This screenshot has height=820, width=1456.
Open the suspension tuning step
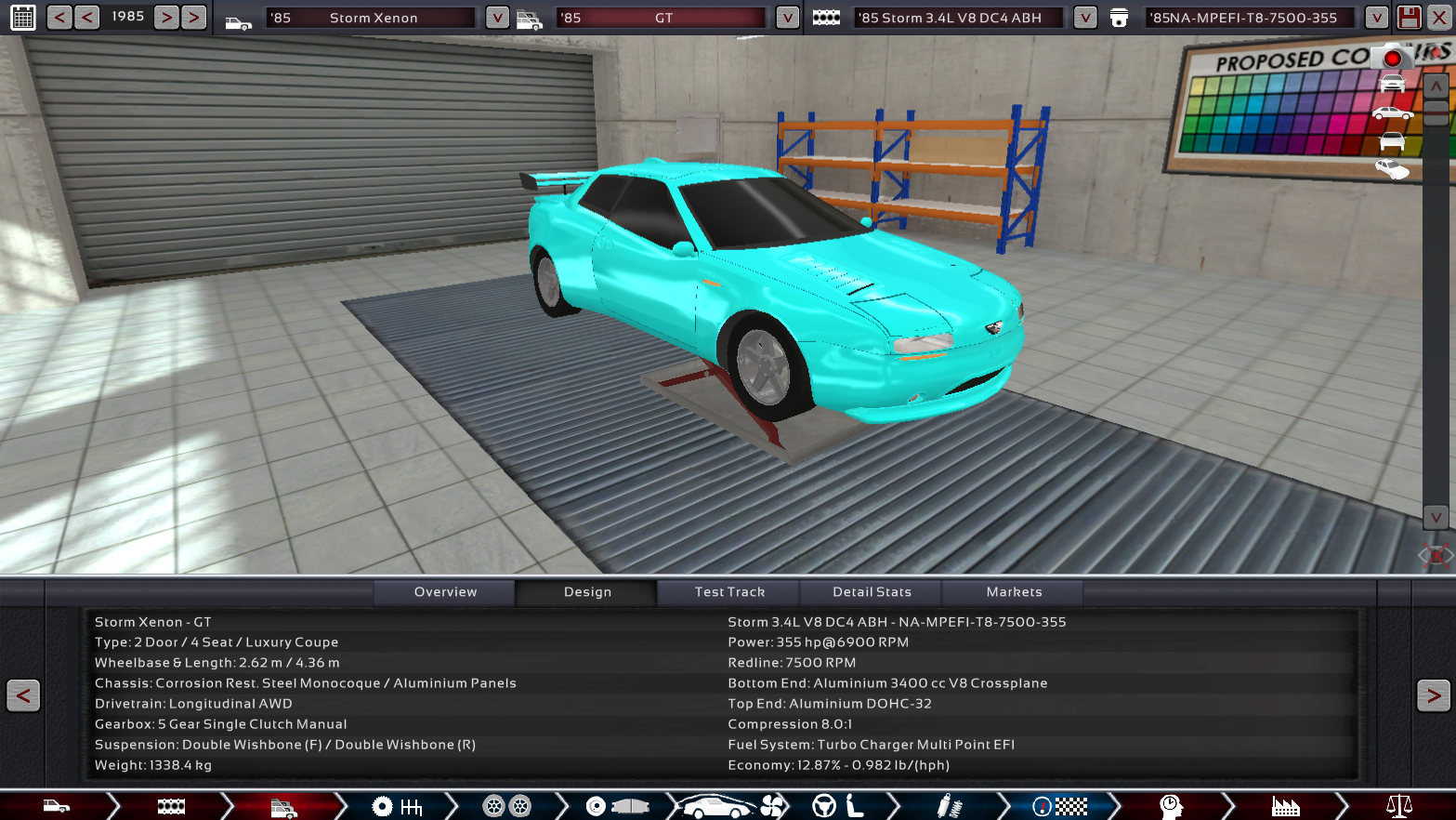click(948, 806)
